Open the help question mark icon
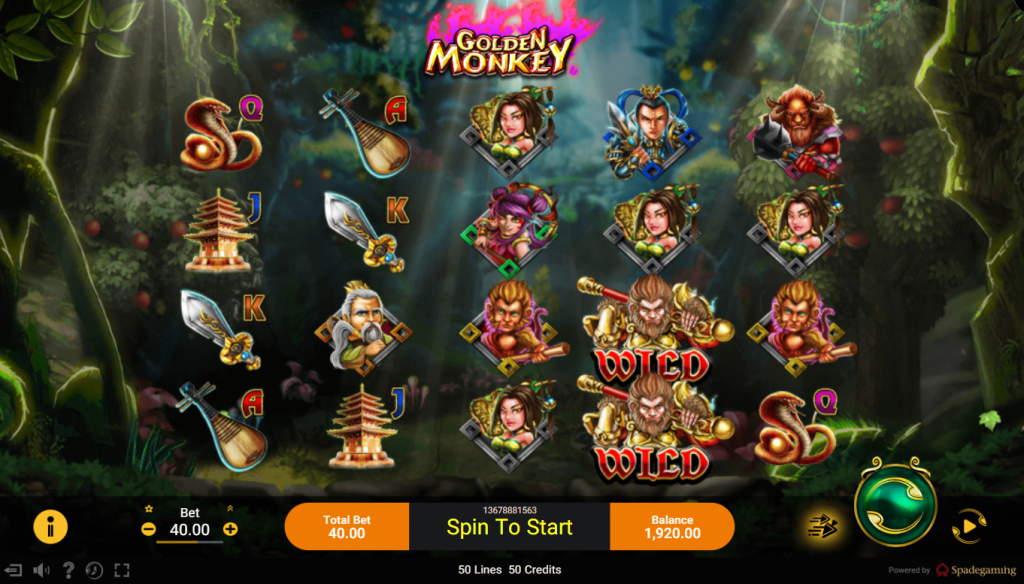Viewport: 1024px width, 584px height. (68, 570)
